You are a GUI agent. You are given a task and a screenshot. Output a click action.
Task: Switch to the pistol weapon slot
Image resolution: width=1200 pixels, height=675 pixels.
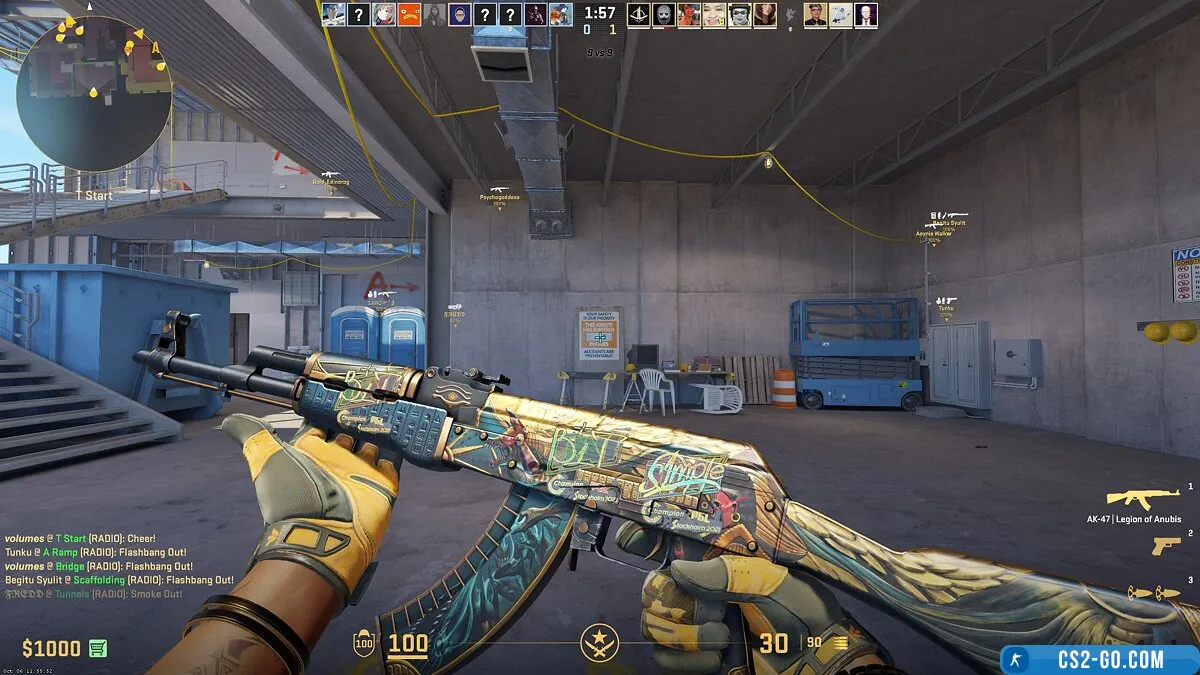coord(1165,546)
